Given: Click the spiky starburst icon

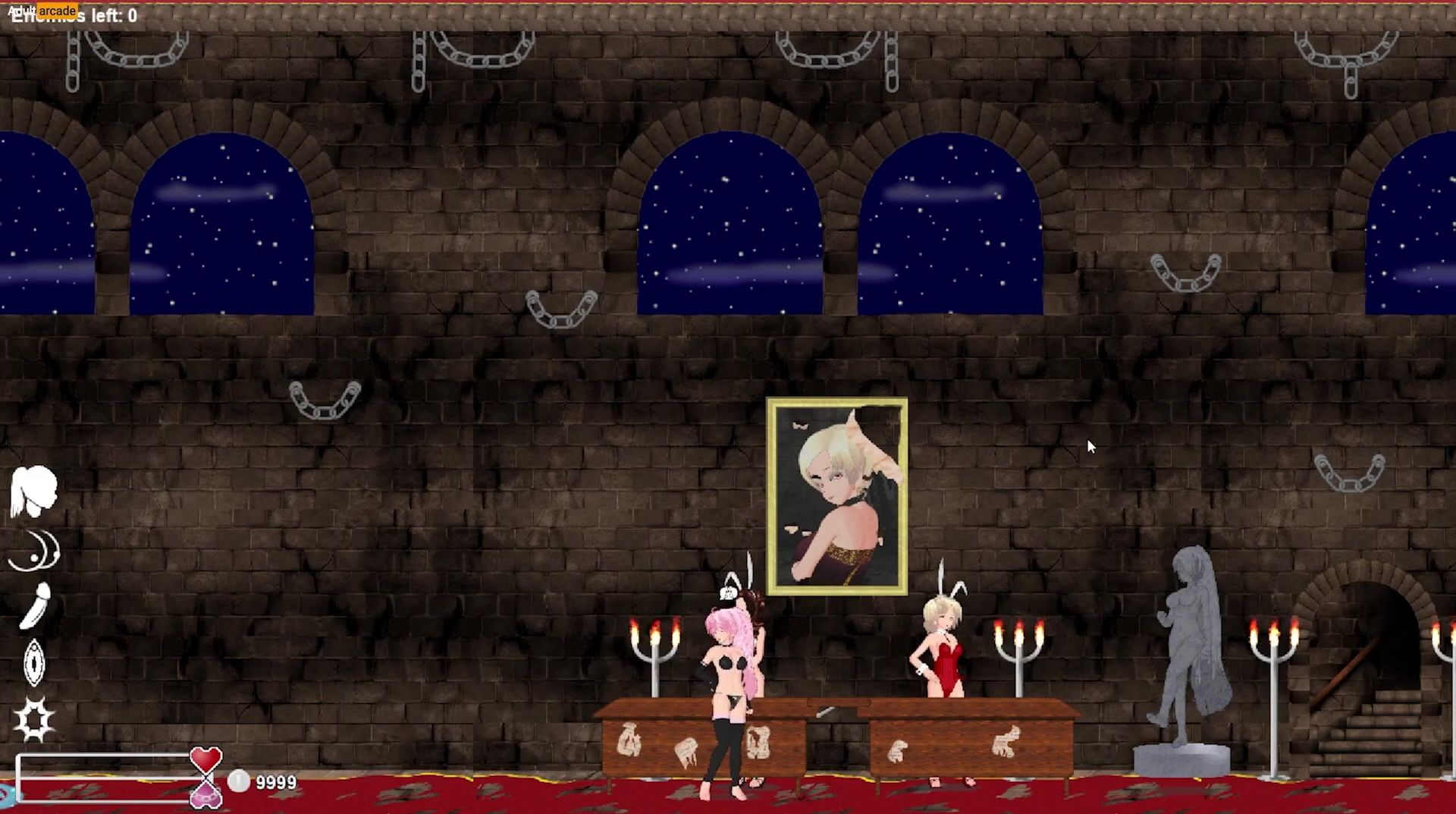Looking at the screenshot, I should [34, 719].
